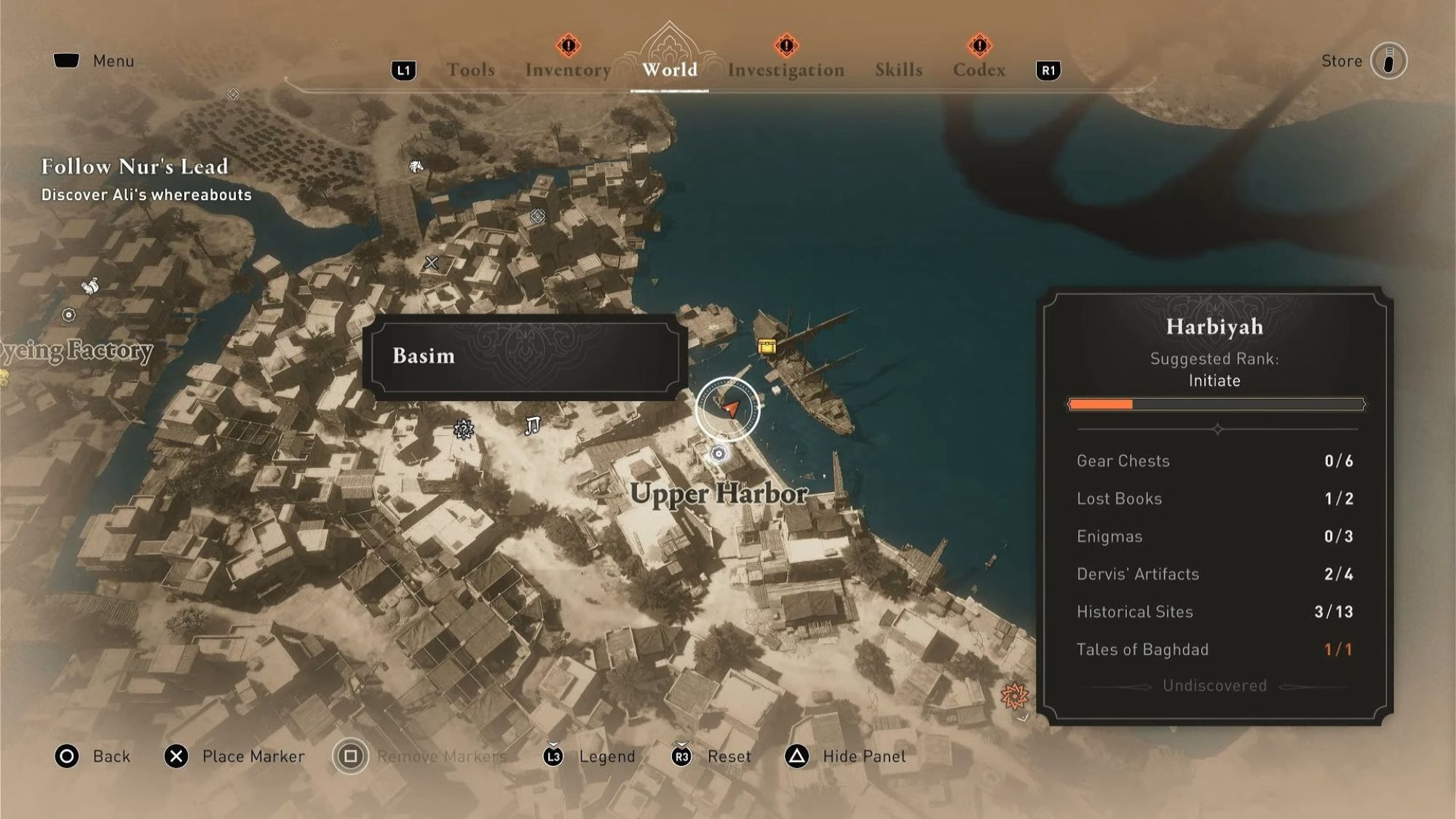The width and height of the screenshot is (1456, 819).
Task: Open the map Legend
Action: (607, 756)
